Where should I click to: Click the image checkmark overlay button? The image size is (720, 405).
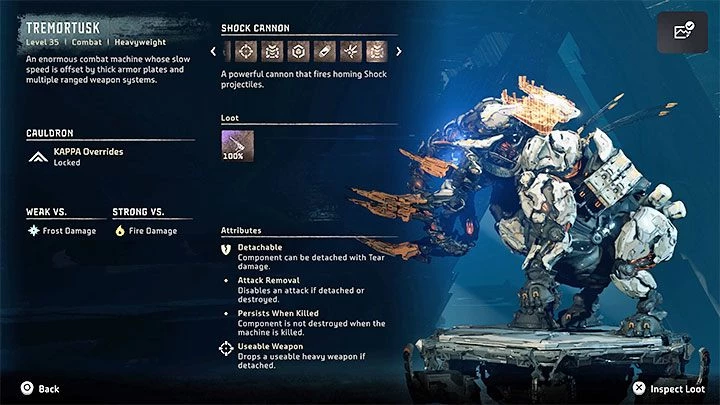(683, 32)
